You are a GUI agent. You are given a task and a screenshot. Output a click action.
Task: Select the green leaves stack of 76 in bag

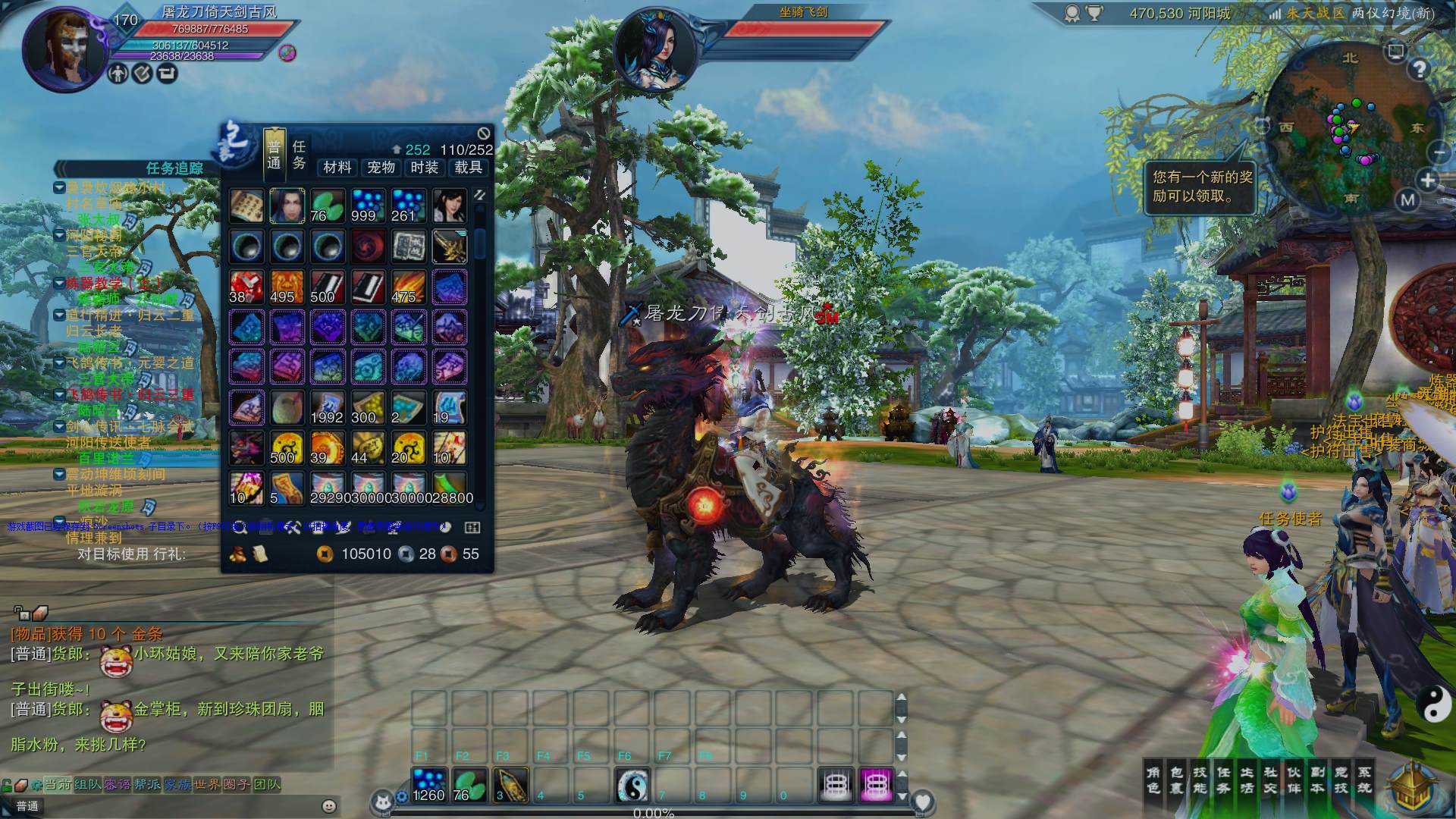tap(328, 206)
